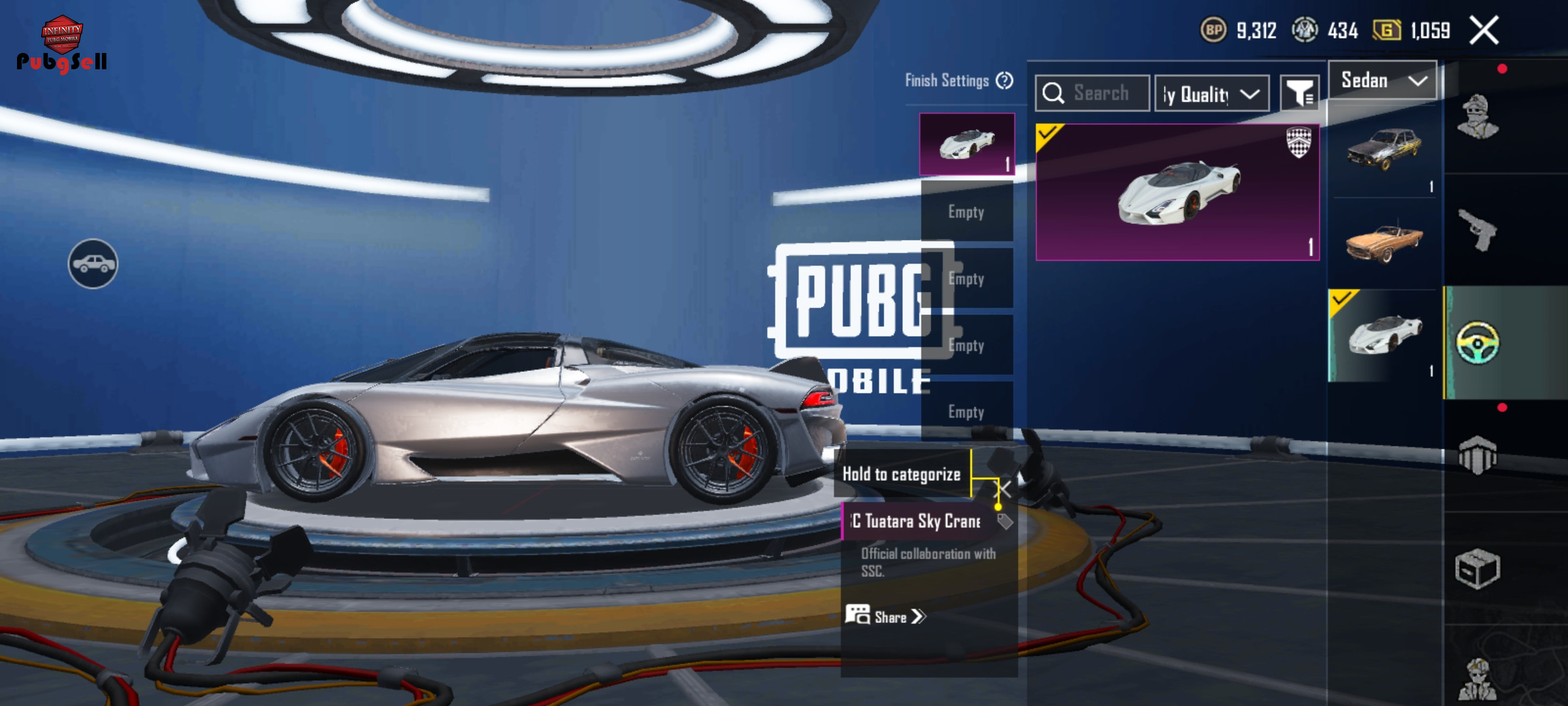Pick the orange convertible car skin
This screenshot has height=706, width=1568.
coord(1384,243)
